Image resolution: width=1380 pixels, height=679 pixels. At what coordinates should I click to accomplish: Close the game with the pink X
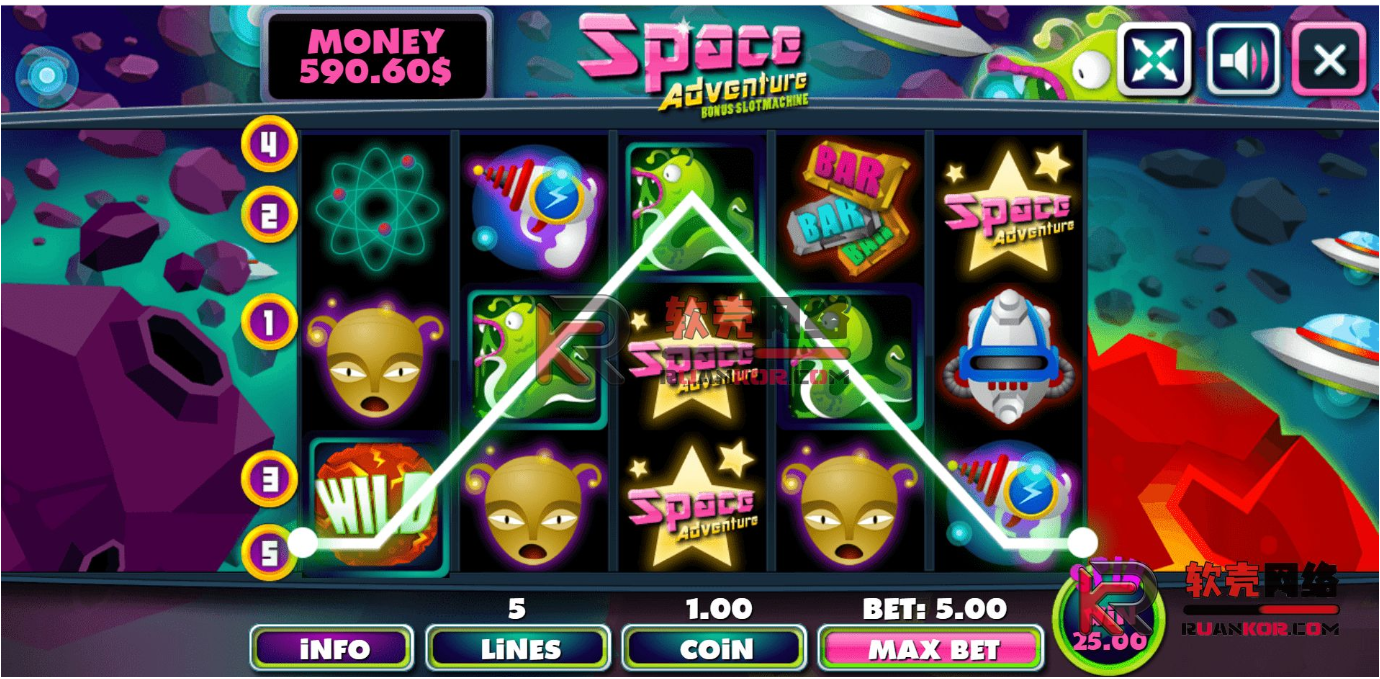click(x=1329, y=59)
